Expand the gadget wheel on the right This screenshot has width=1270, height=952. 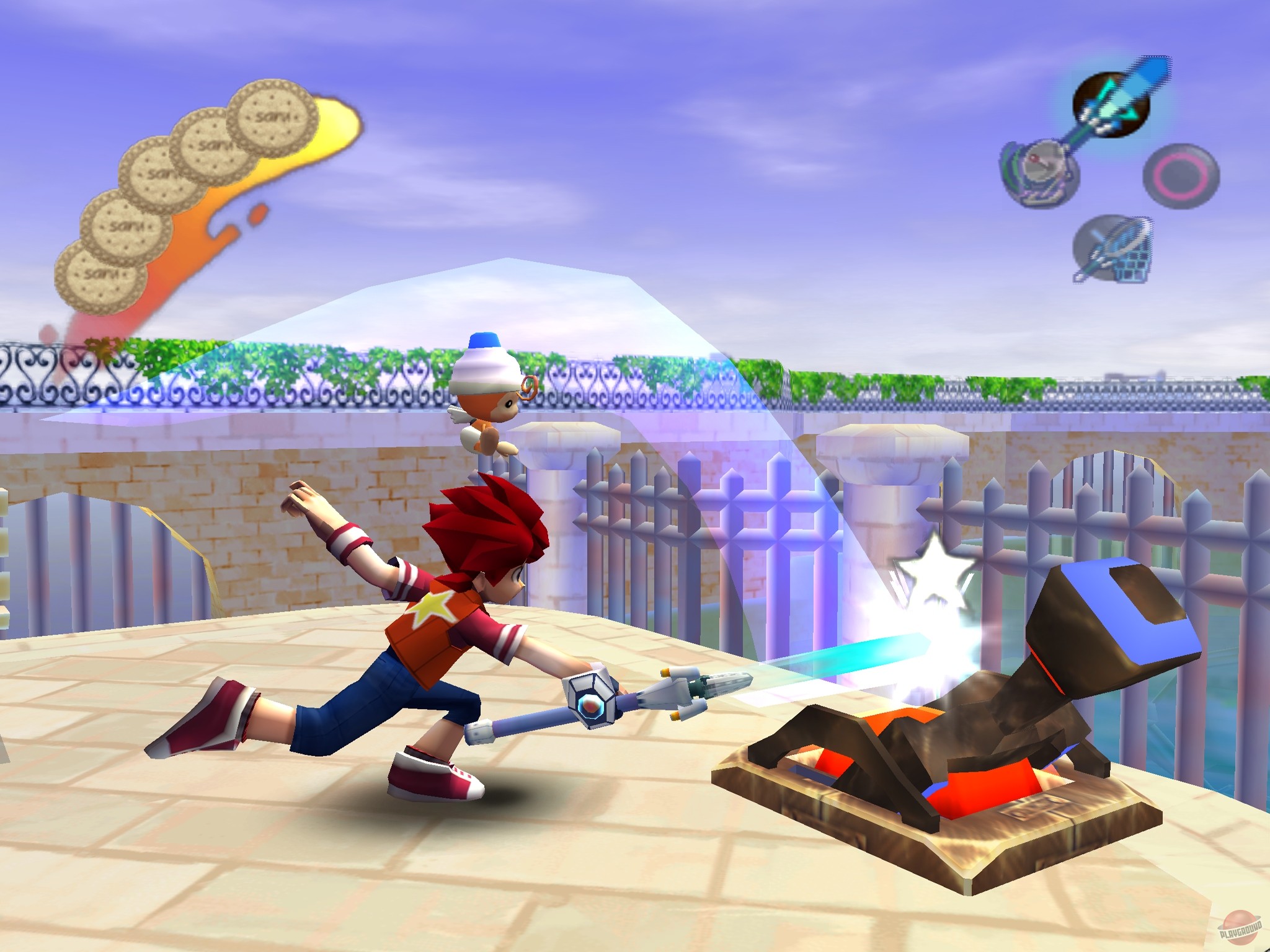tap(1110, 174)
